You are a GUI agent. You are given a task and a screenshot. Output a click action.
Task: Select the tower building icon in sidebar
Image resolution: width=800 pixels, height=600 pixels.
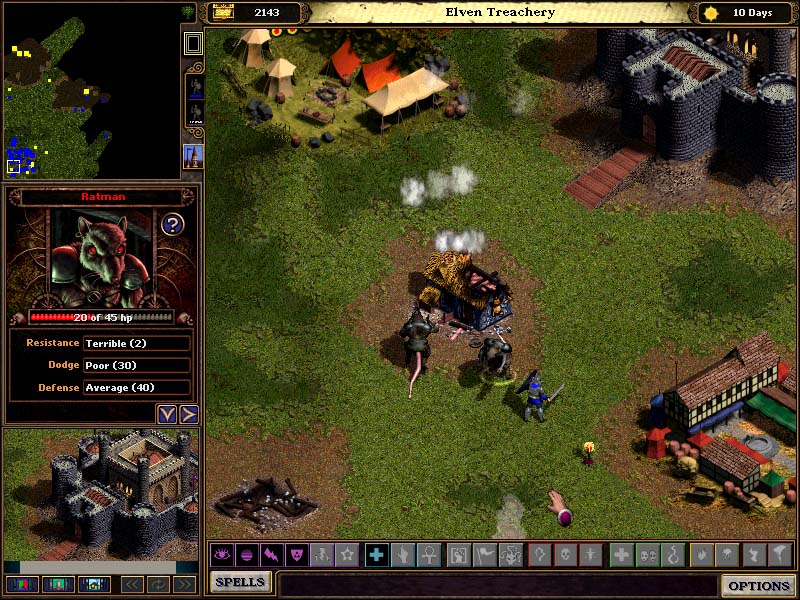pos(193,156)
